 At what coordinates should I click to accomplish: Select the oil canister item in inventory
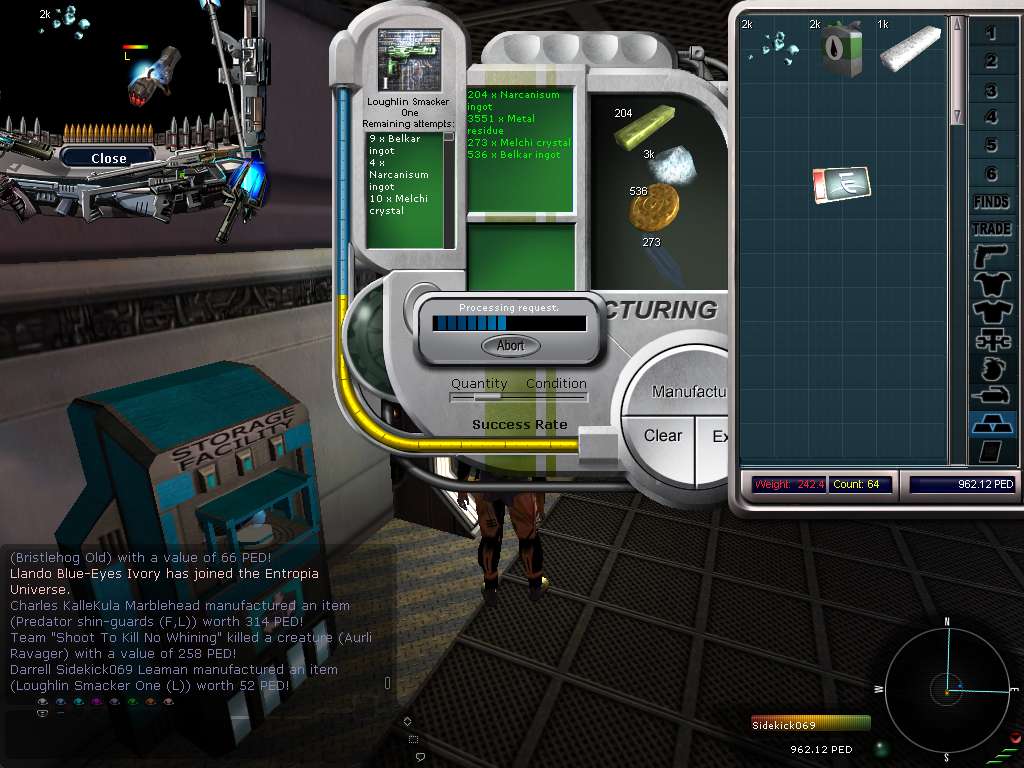tap(841, 48)
